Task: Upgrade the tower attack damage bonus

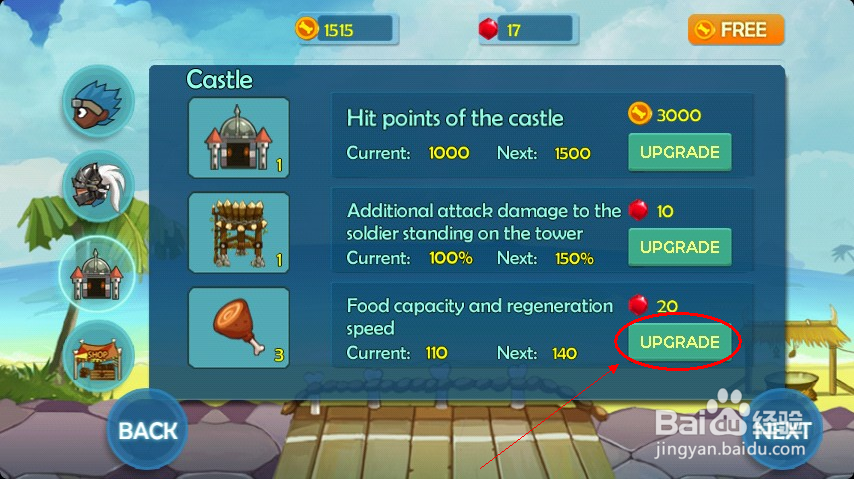Action: pos(679,247)
